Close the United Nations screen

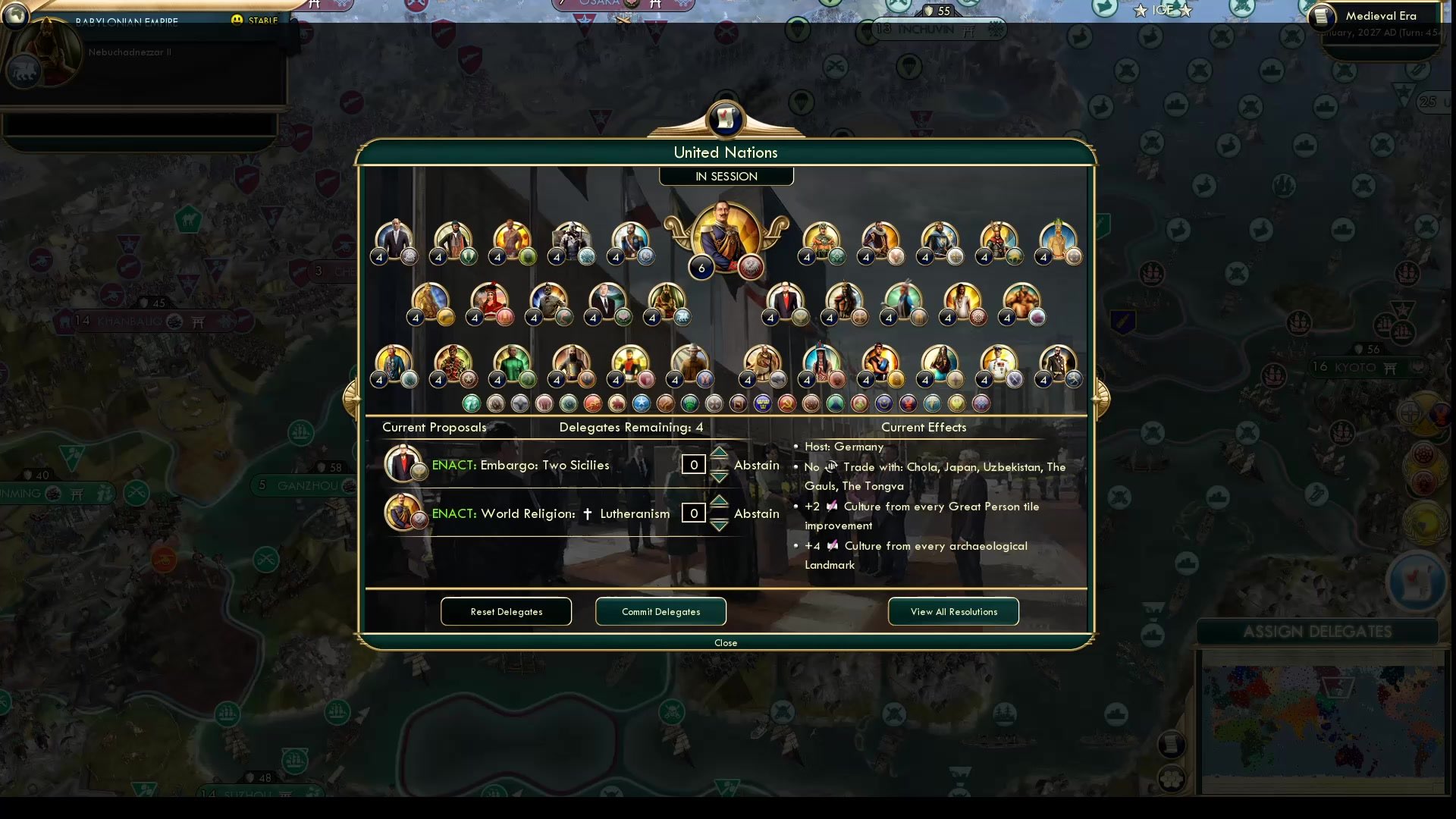coord(726,642)
